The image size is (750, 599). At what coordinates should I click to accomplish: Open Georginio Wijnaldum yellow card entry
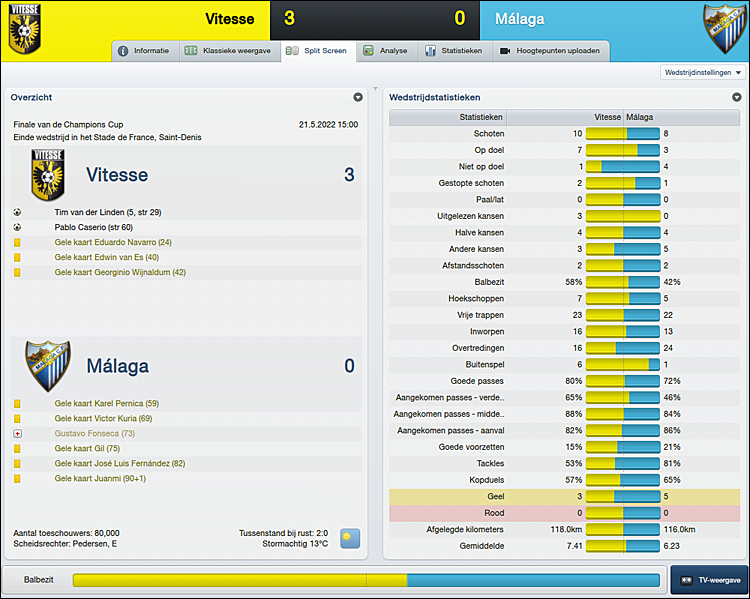120,272
